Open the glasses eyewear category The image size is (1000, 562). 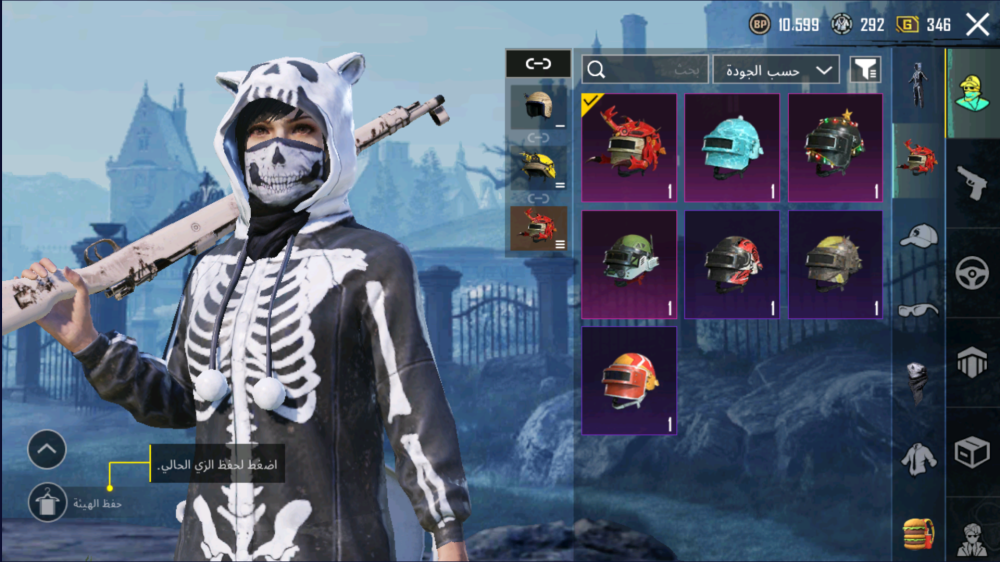917,310
